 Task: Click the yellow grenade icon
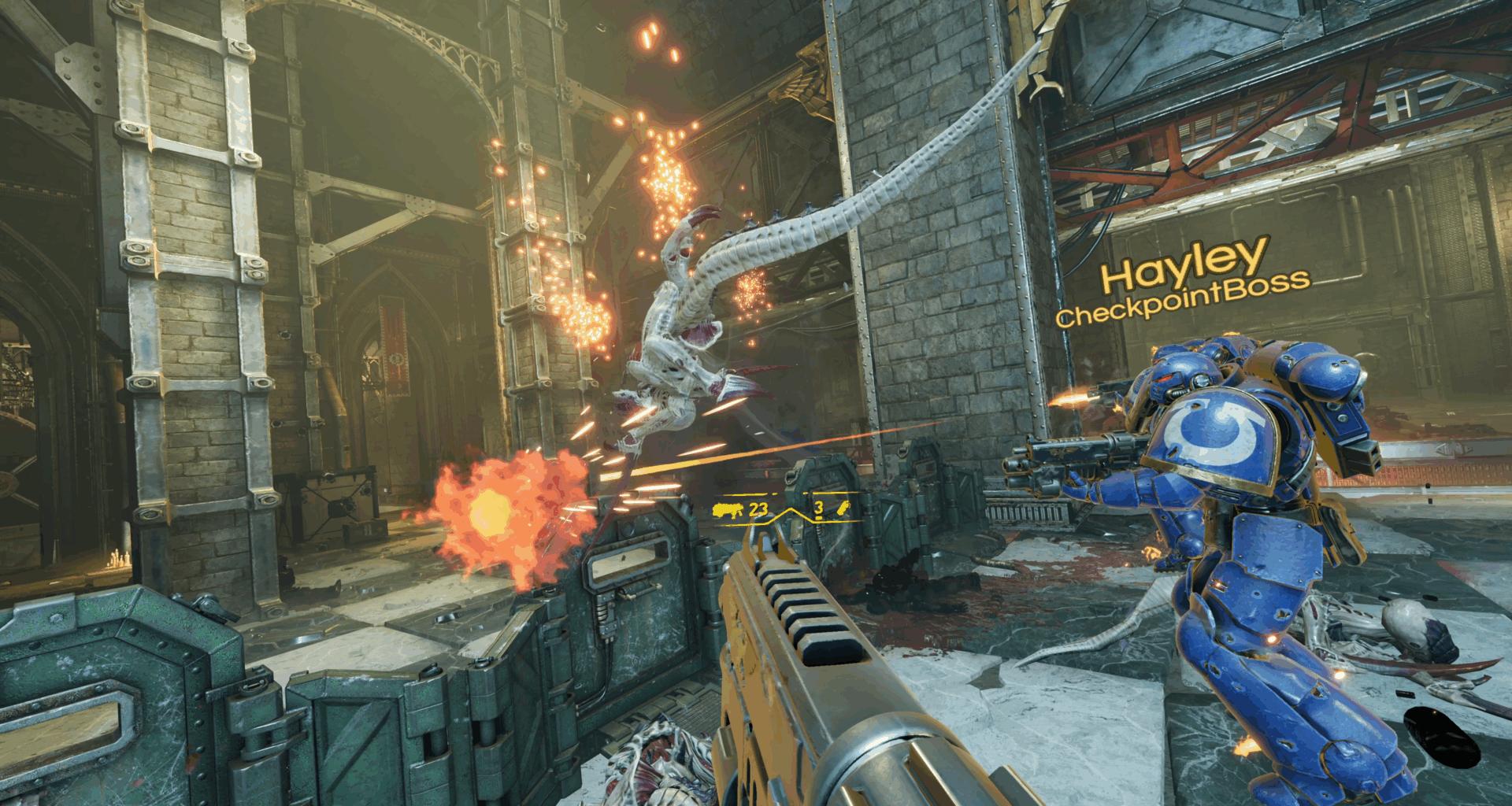[x=843, y=508]
